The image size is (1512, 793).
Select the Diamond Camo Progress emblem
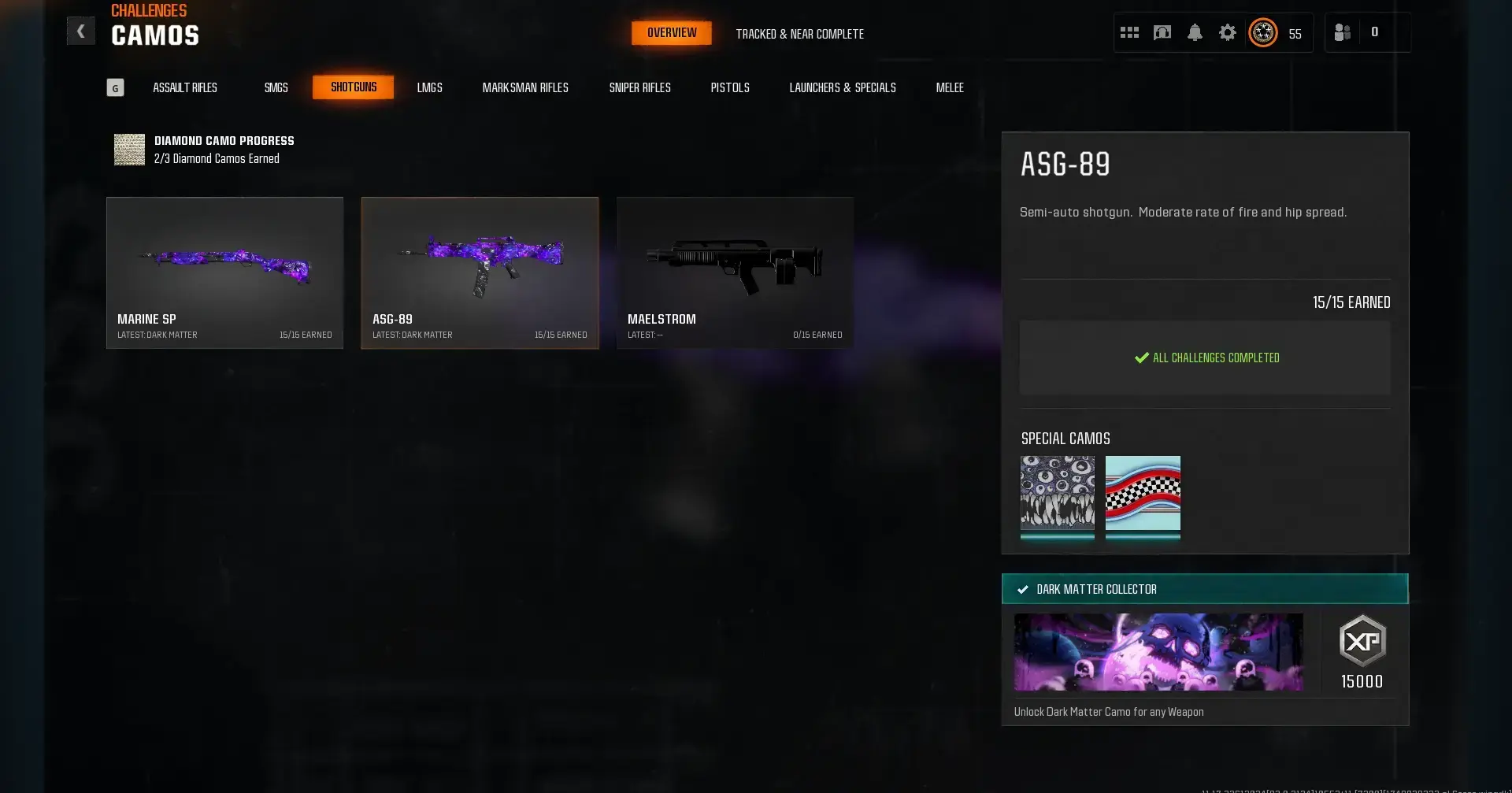(x=130, y=150)
